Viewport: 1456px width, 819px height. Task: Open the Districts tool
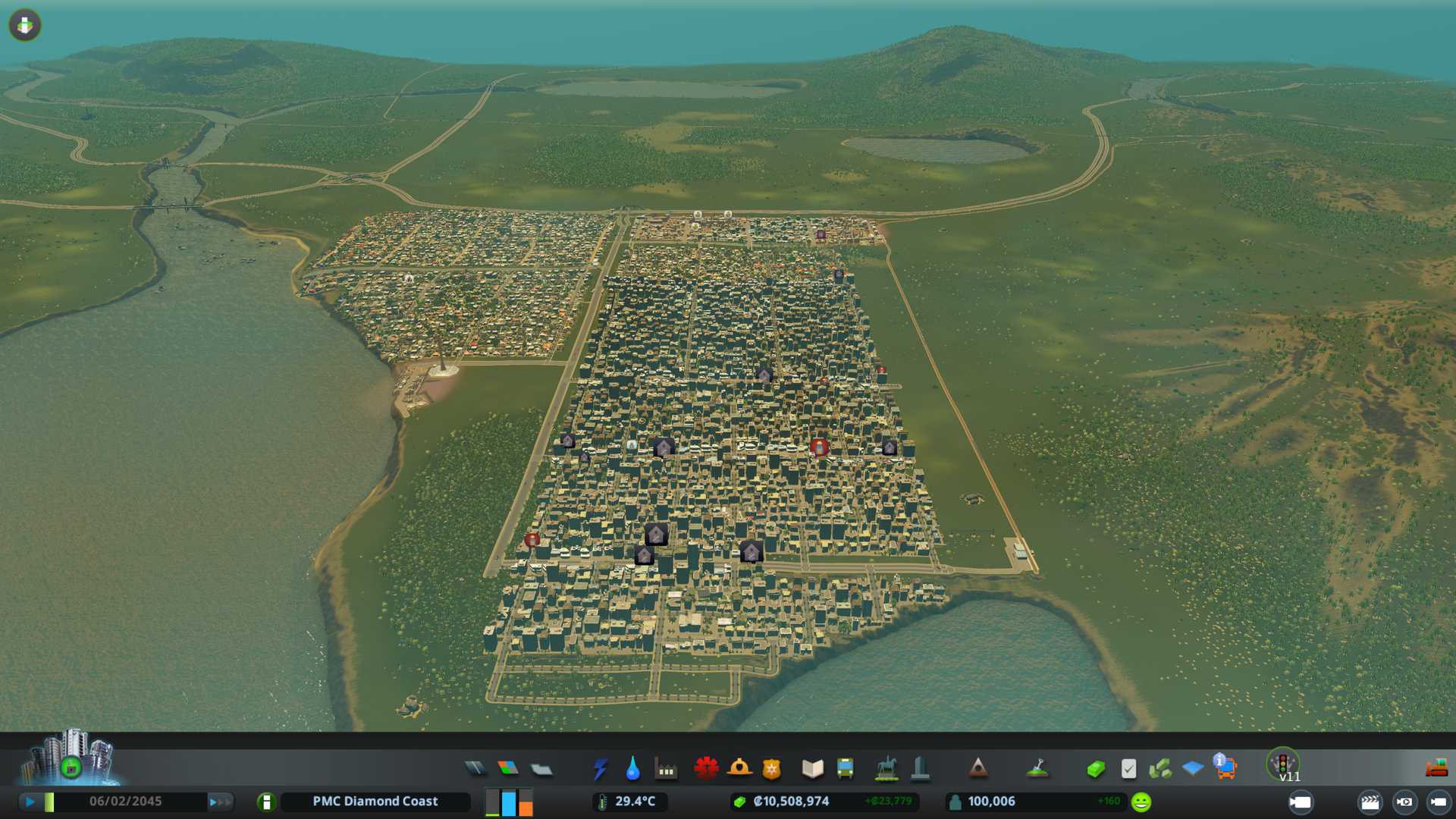click(x=541, y=769)
